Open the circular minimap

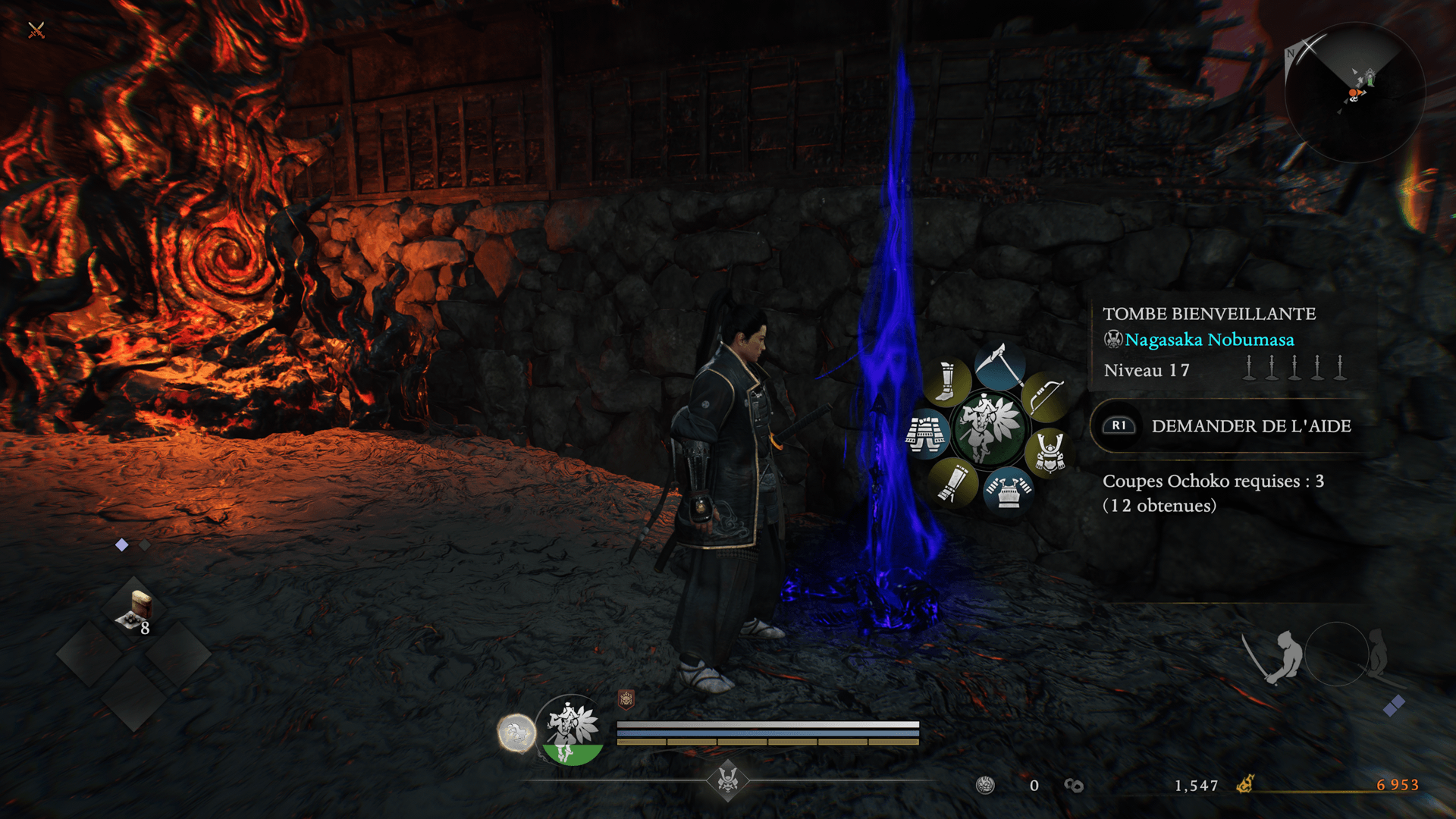[1354, 93]
